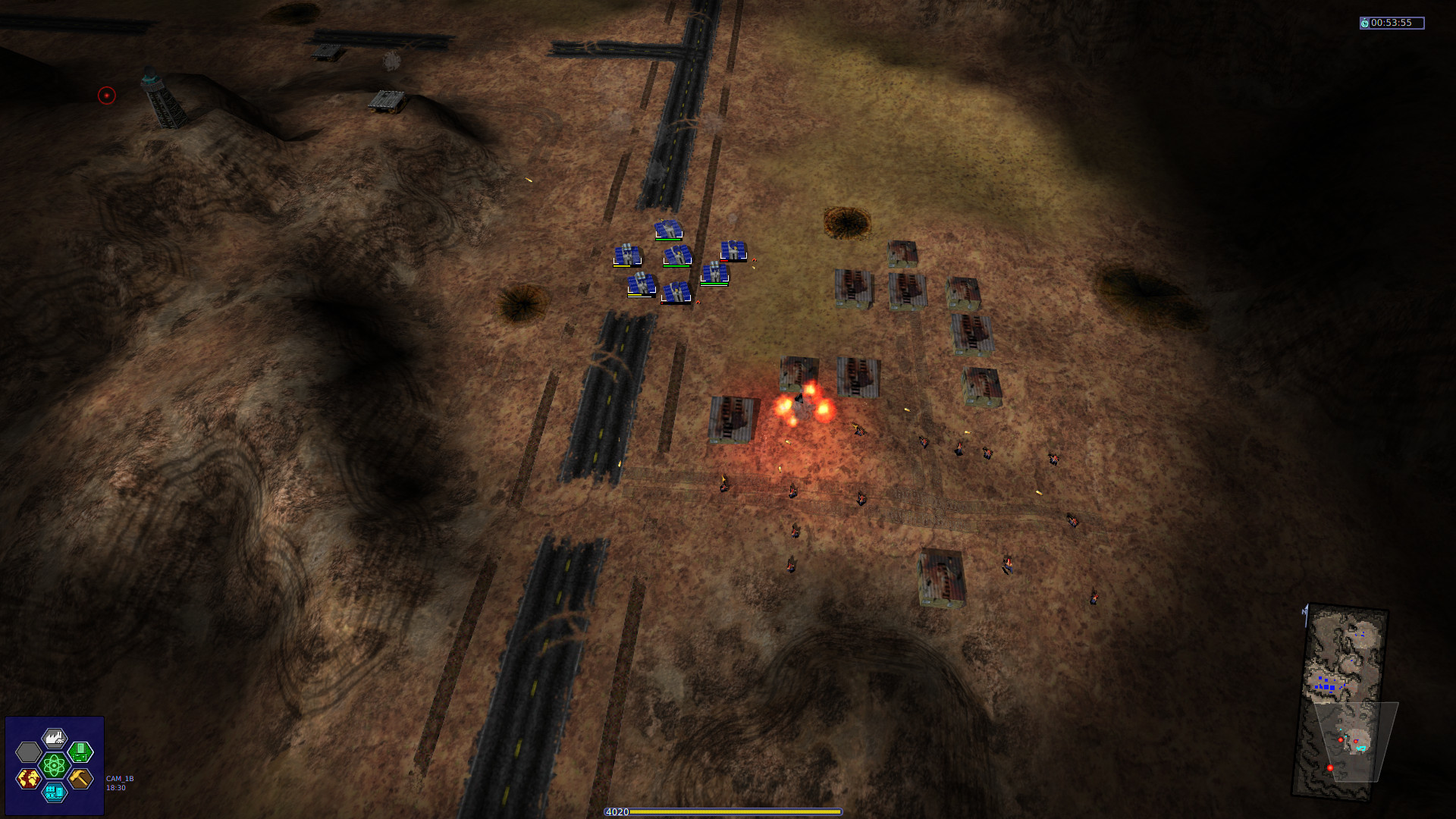Open the Design panel via circuit-chip icon

point(79,752)
